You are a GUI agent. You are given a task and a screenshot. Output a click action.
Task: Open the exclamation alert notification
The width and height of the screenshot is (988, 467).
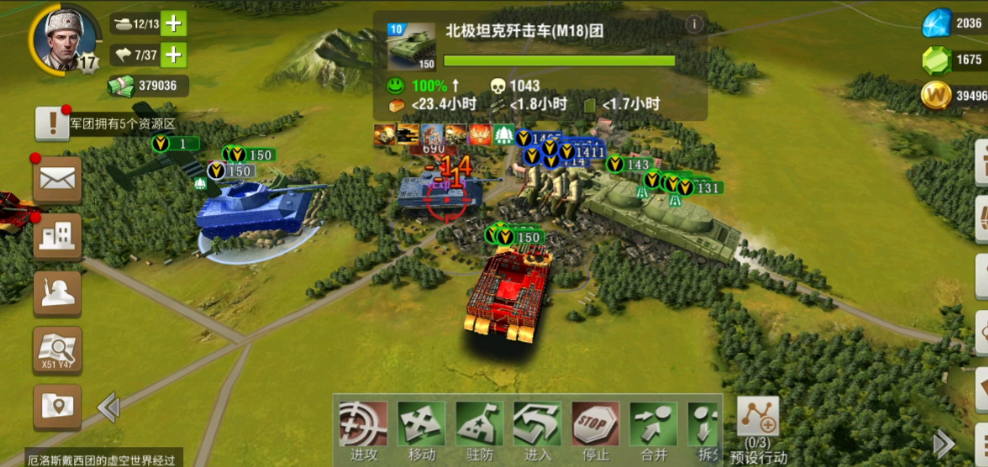(x=51, y=123)
